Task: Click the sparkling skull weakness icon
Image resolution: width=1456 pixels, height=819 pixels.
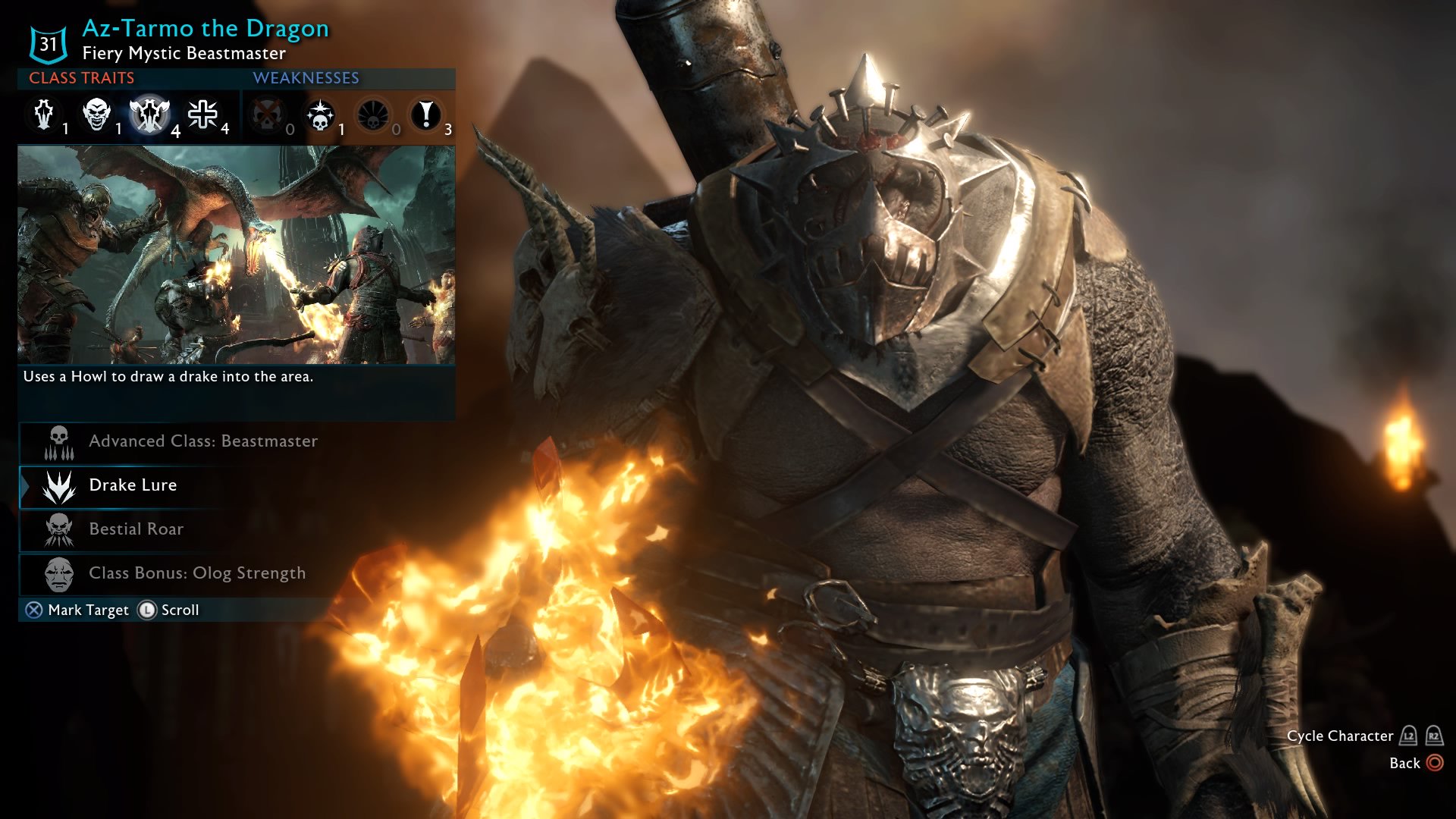Action: (x=322, y=115)
